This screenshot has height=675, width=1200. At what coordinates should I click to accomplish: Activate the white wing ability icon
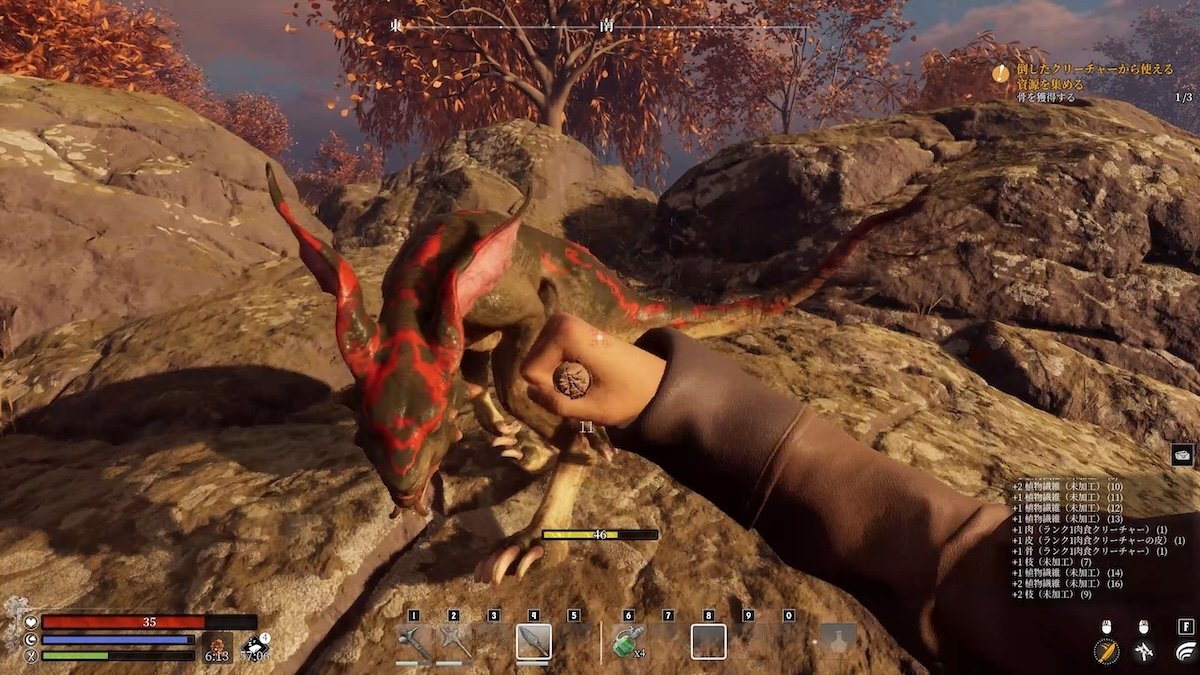point(1183,652)
